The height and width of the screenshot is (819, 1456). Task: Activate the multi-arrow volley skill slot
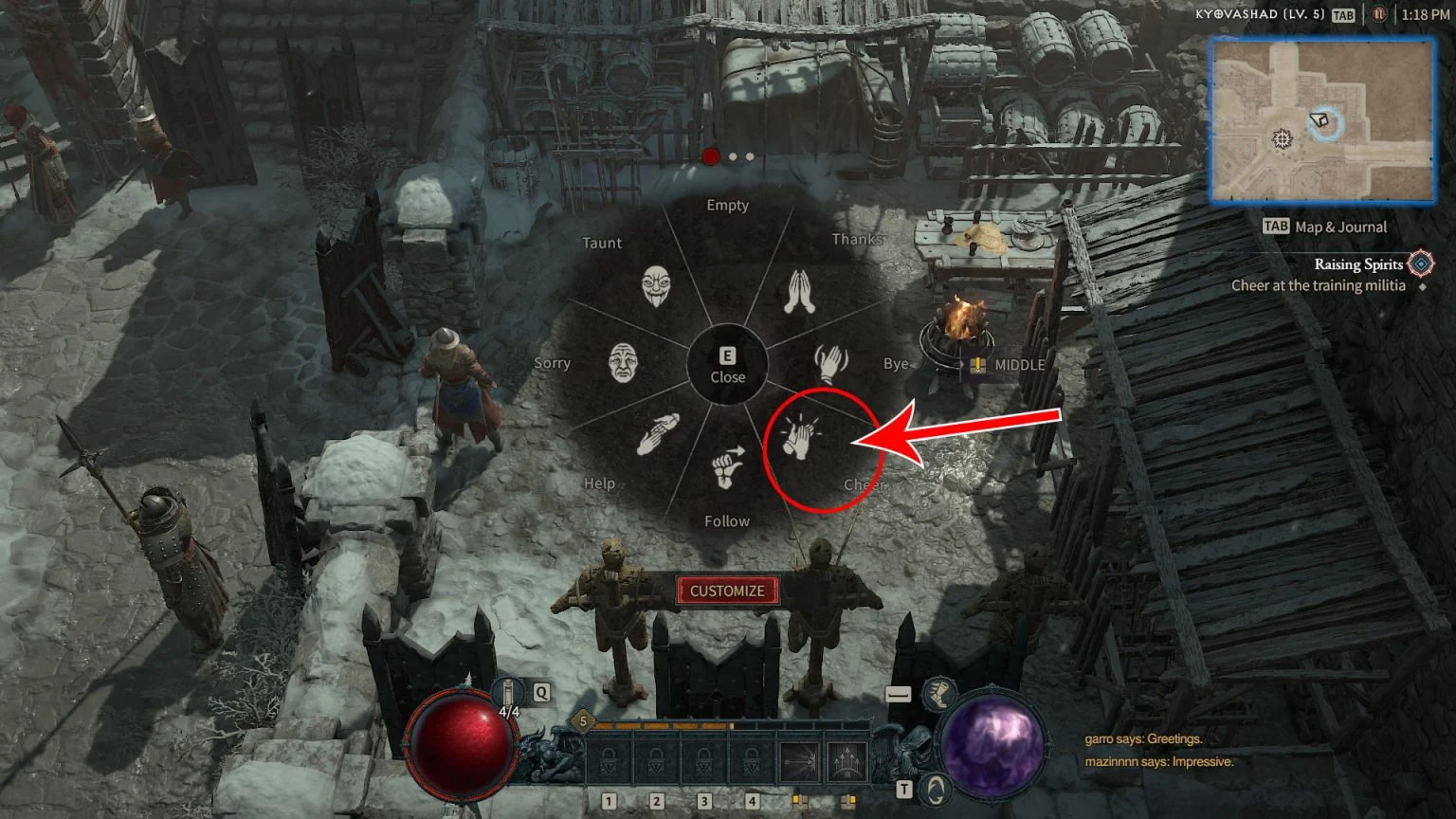pos(846,761)
